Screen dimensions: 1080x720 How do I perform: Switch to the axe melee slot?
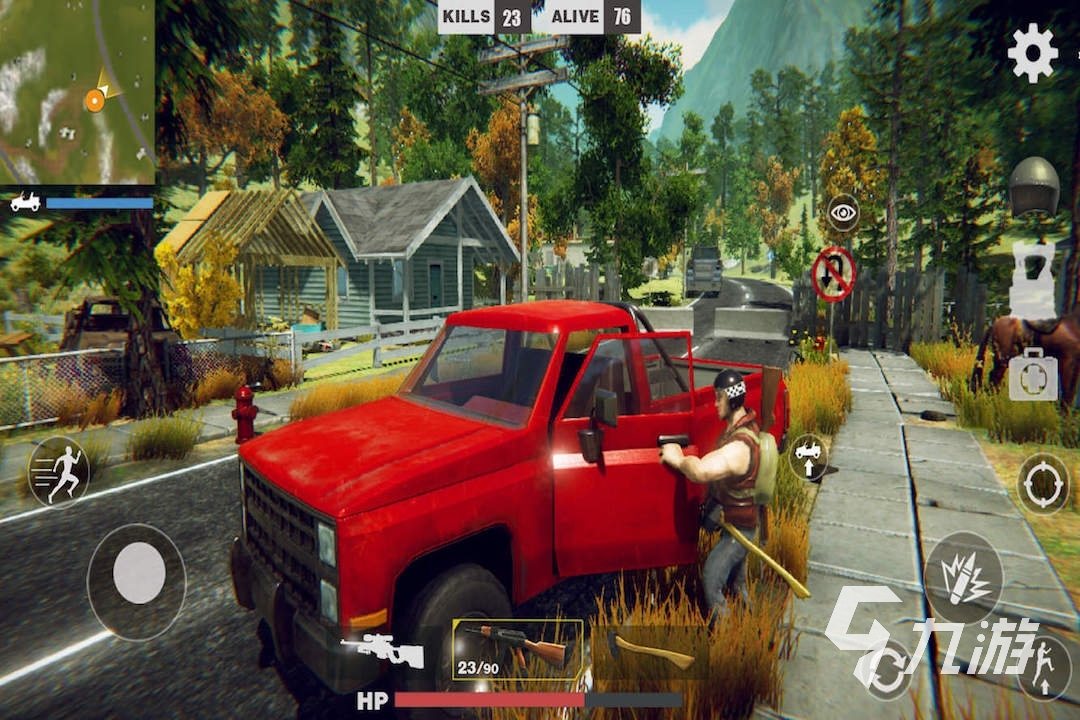650,650
